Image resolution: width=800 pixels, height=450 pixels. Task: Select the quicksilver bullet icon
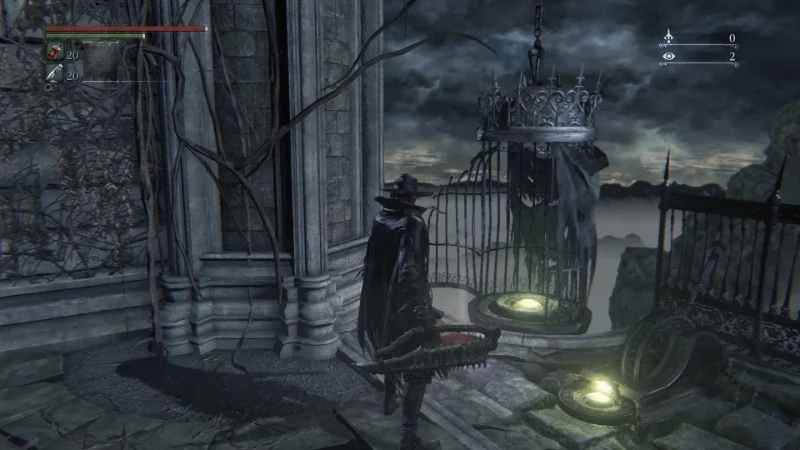[53, 72]
